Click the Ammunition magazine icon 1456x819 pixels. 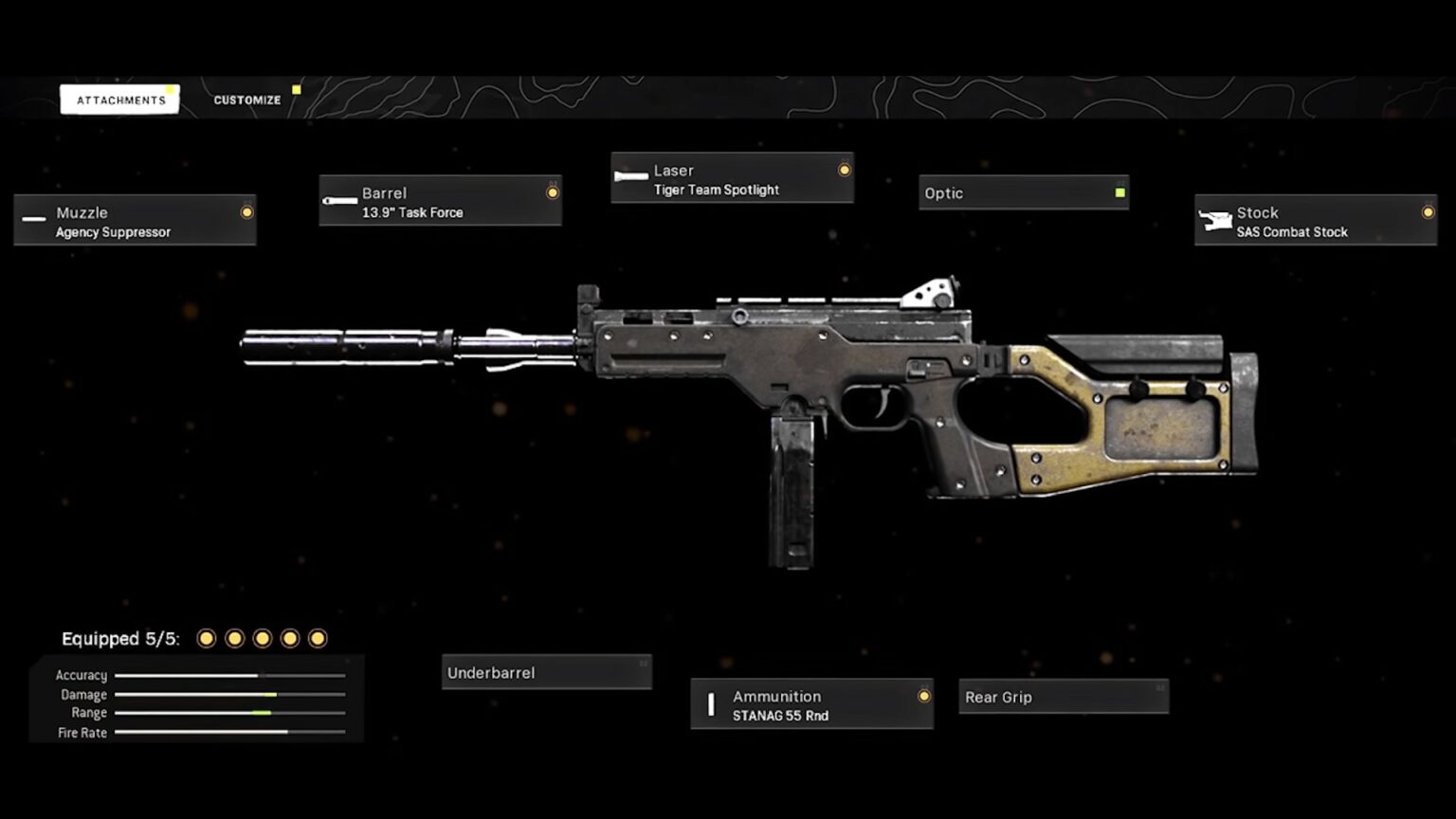click(710, 702)
